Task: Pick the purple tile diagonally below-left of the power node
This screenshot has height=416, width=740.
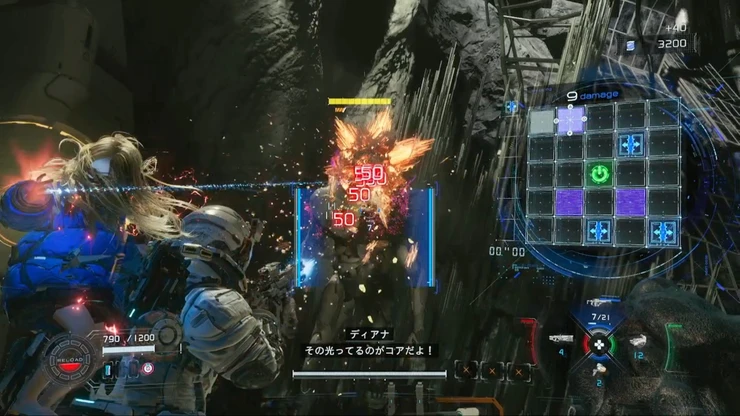Action: point(569,202)
